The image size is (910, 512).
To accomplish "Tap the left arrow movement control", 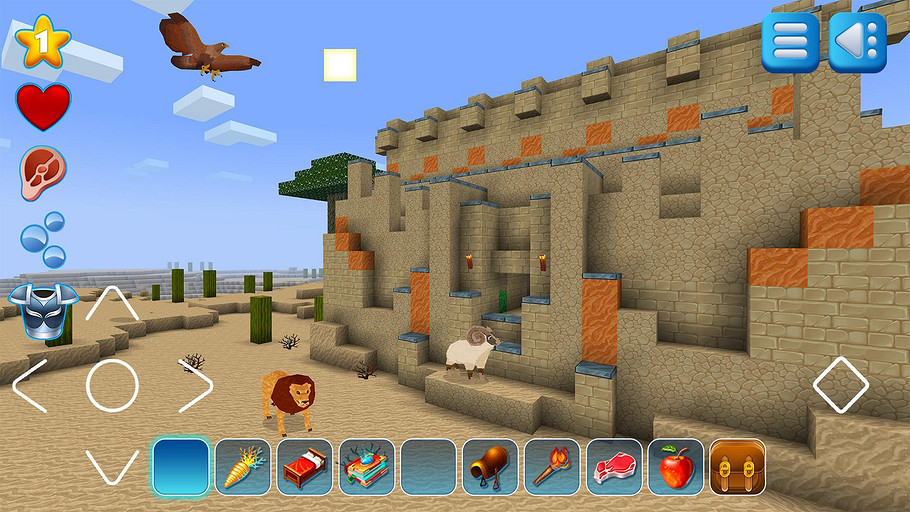I will click(30, 385).
